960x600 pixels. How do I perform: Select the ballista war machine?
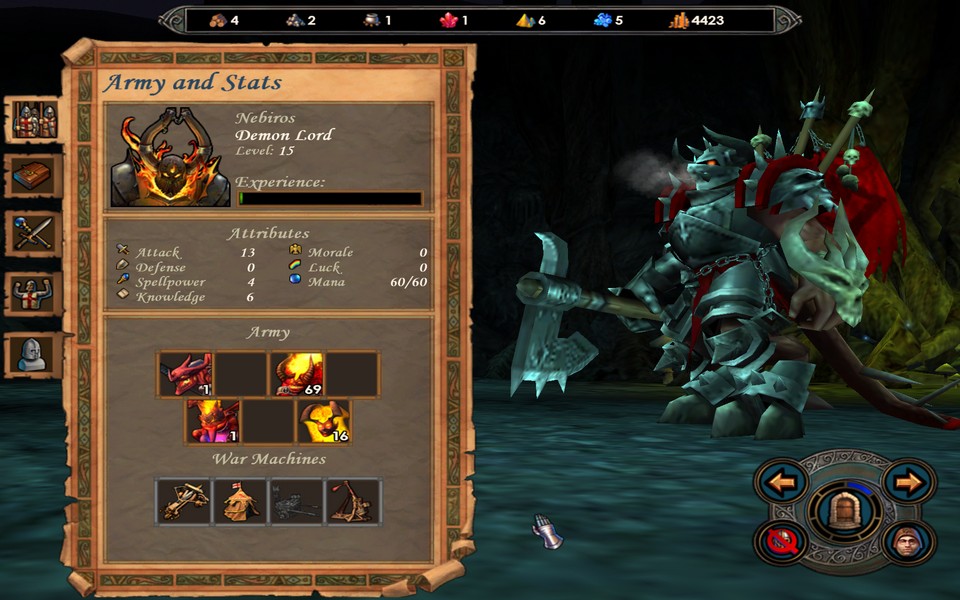(185, 501)
